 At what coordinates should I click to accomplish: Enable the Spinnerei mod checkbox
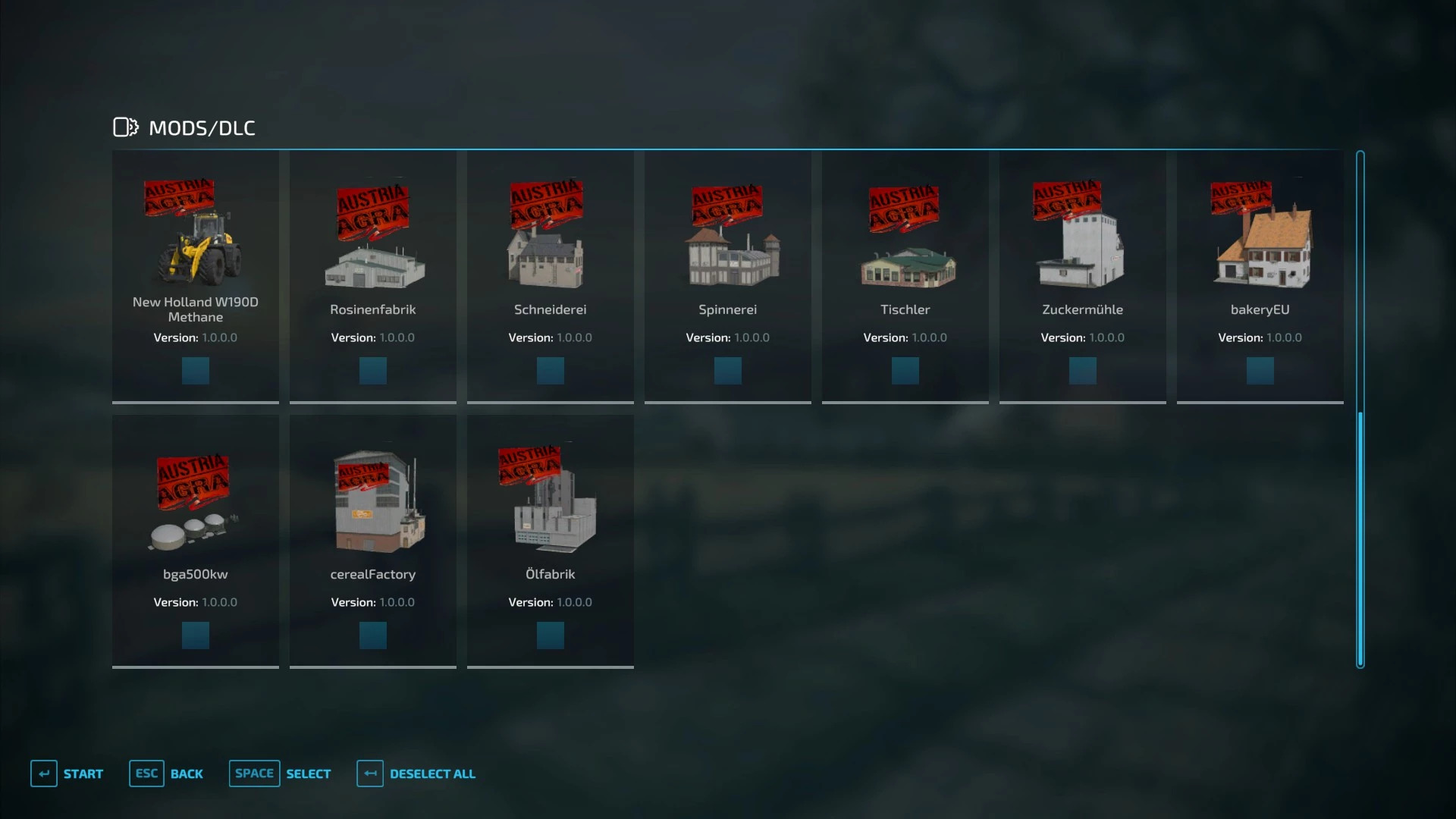point(727,371)
